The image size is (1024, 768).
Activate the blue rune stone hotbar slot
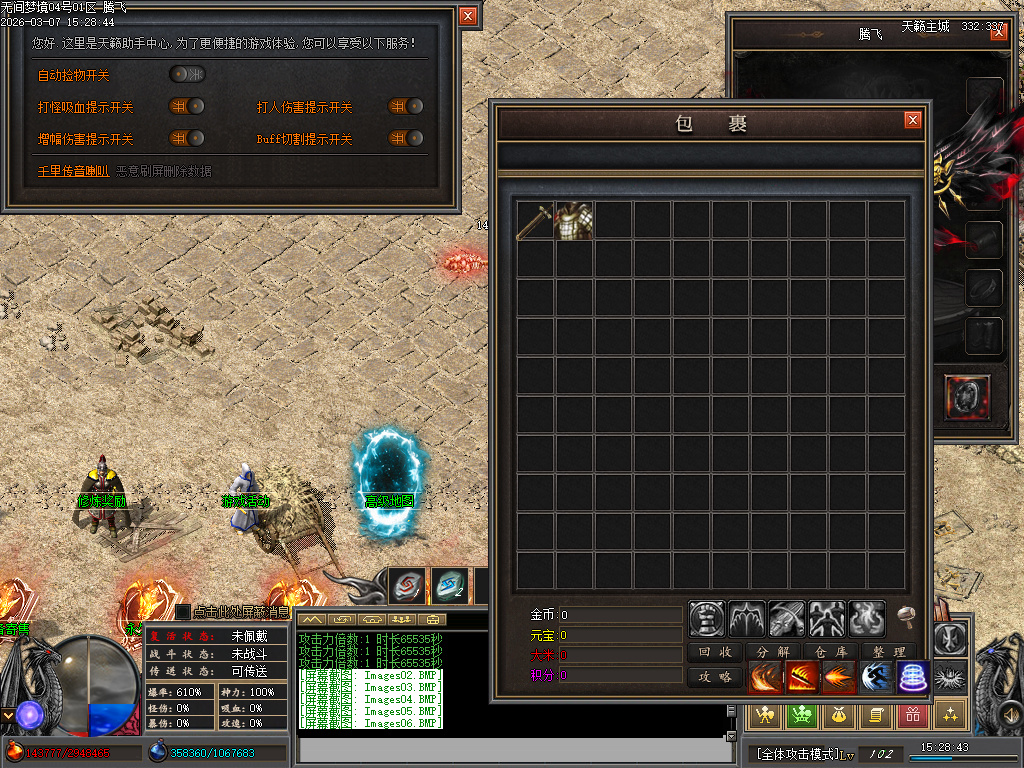449,586
